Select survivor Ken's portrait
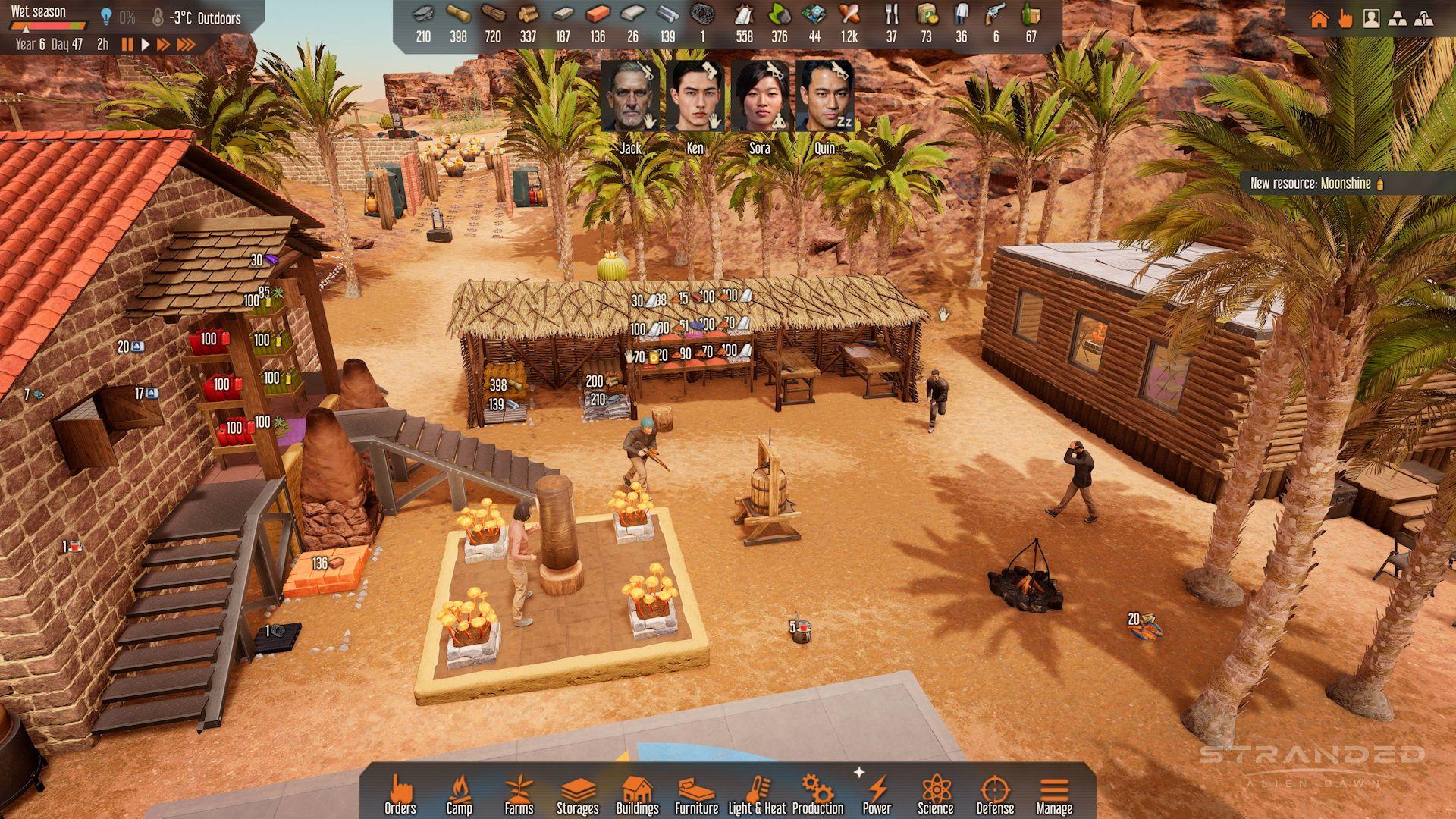The height and width of the screenshot is (819, 1456). 695,97
